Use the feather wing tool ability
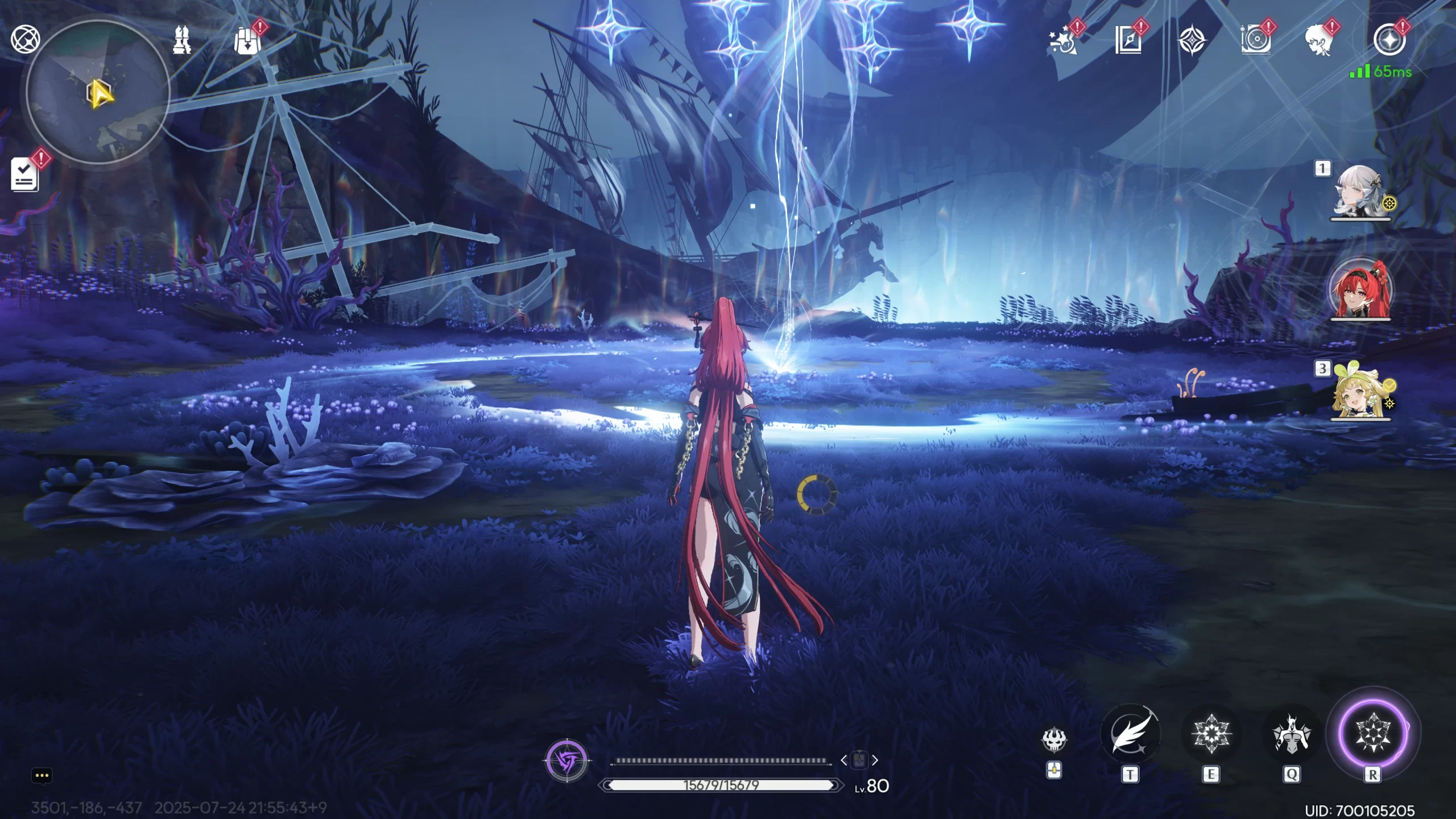The image size is (1456, 819). pyautogui.click(x=1130, y=734)
